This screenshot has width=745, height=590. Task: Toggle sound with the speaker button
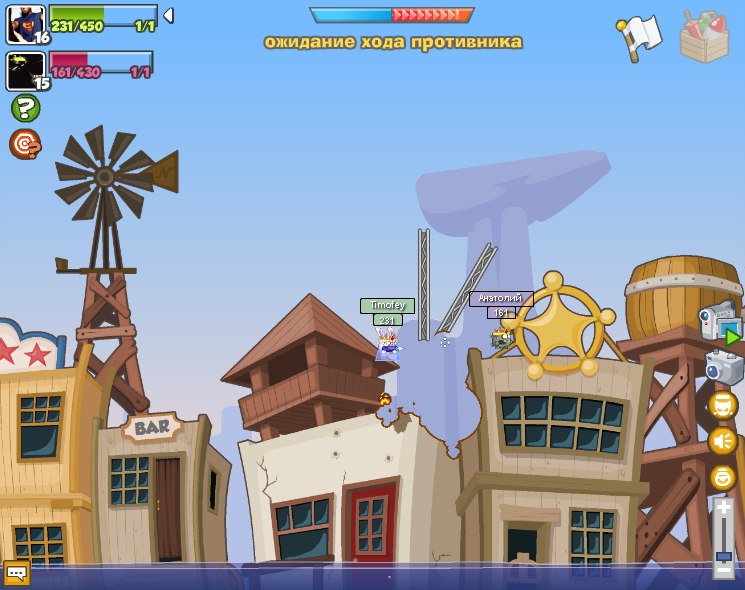pos(722,441)
